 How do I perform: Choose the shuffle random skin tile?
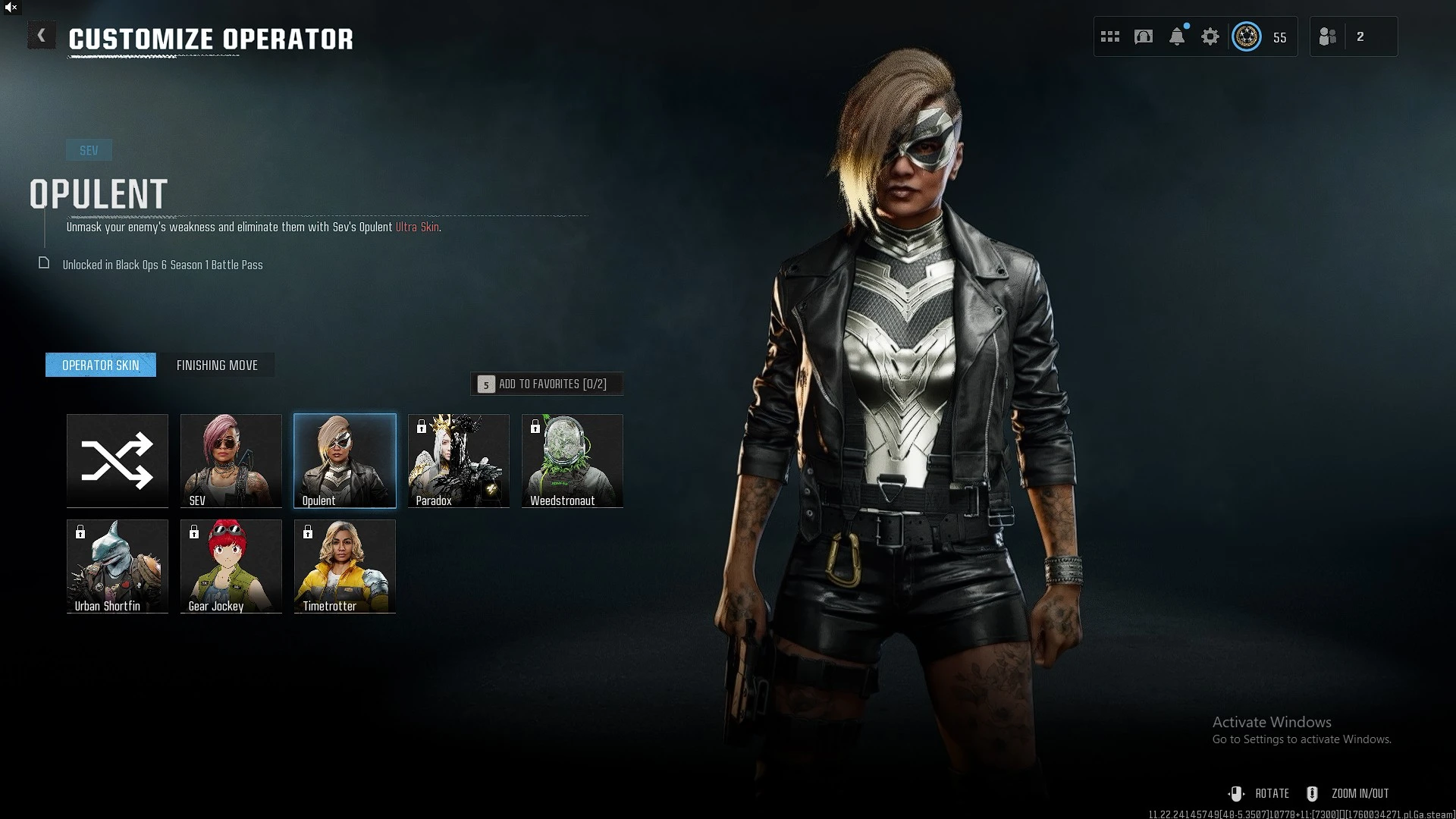(x=118, y=460)
